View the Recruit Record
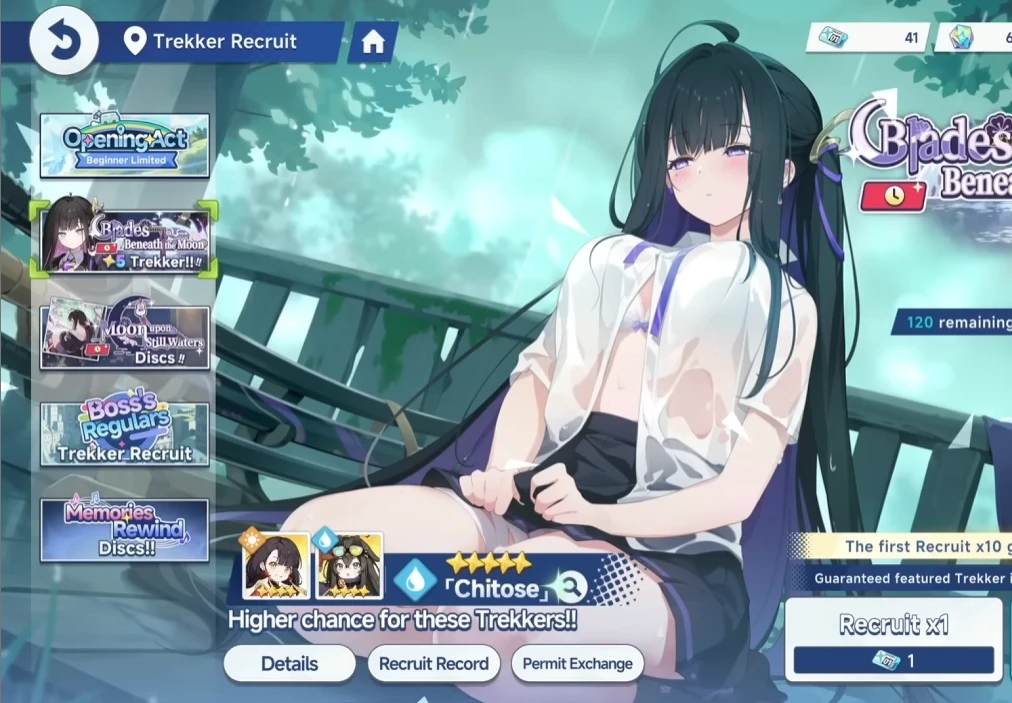Viewport: 1012px width, 703px height. pos(433,663)
